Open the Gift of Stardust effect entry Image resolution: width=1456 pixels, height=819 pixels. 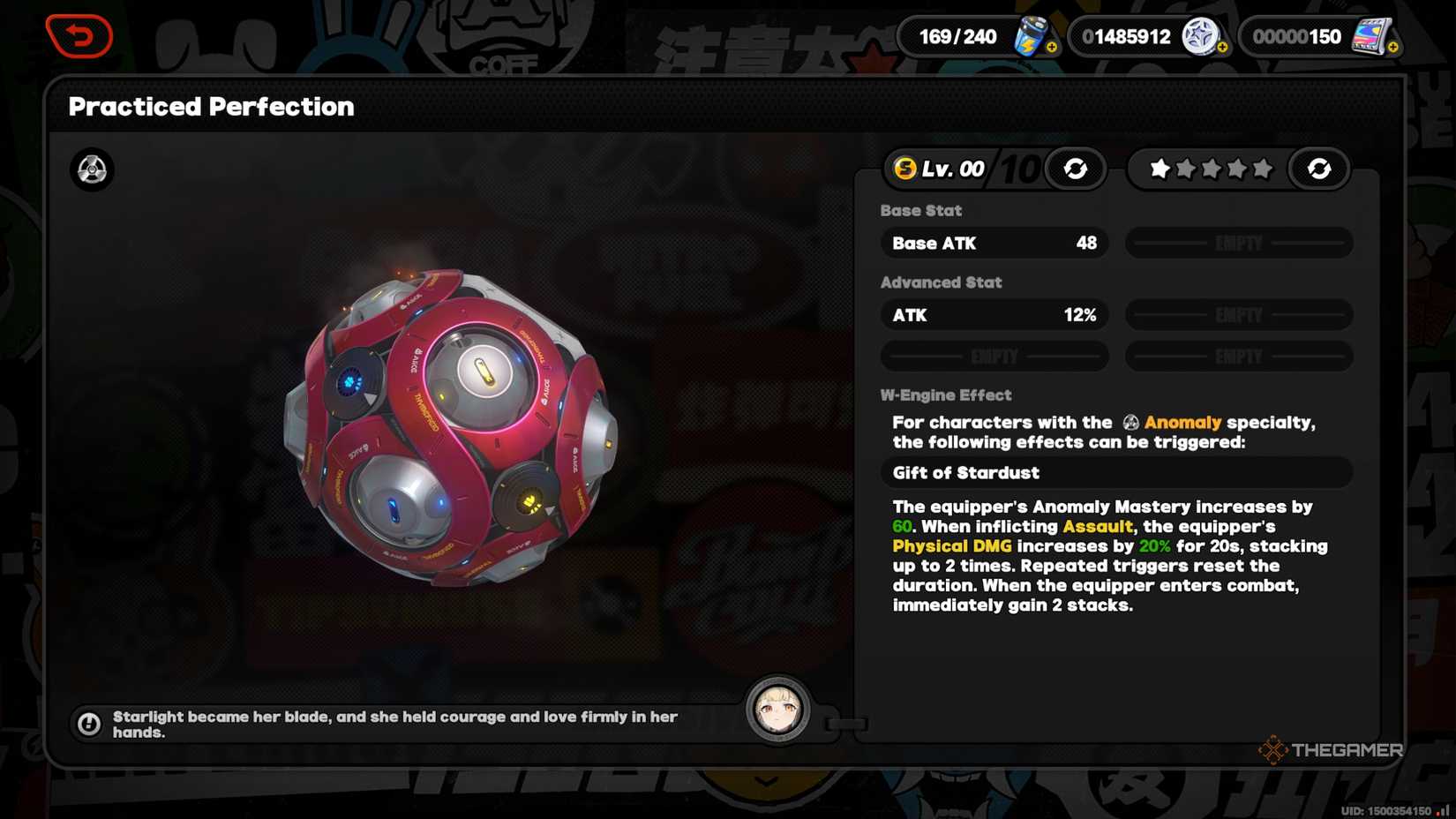[x=1115, y=473]
